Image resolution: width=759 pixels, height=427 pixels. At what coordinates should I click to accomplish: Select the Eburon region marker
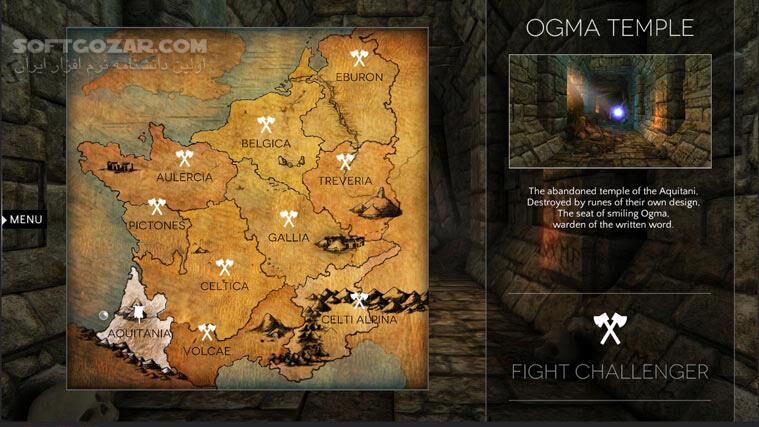point(360,58)
